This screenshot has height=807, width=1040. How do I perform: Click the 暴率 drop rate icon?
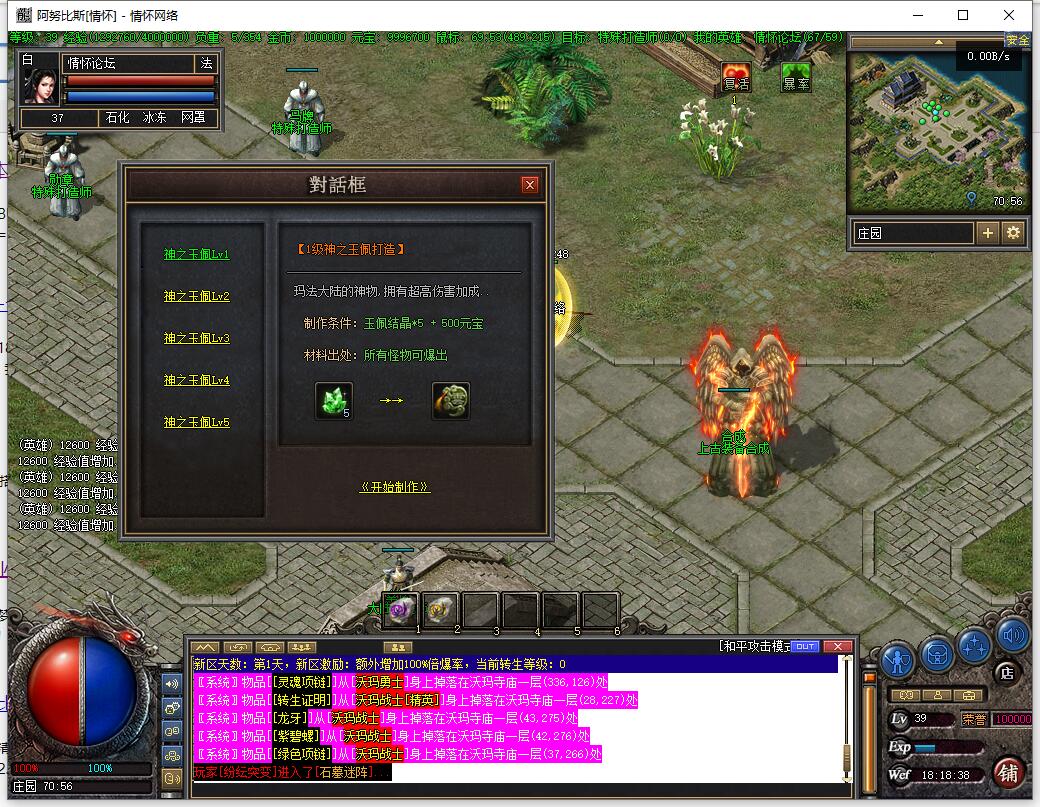pyautogui.click(x=796, y=78)
